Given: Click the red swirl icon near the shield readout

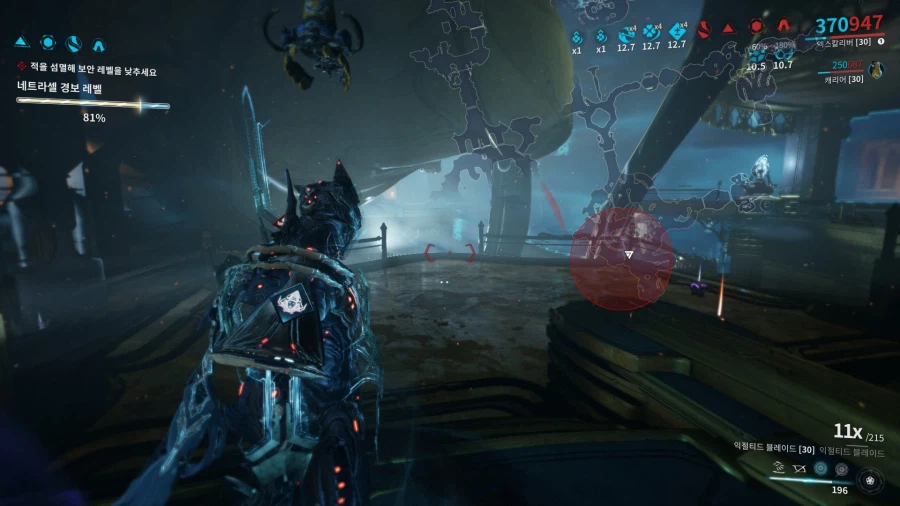Looking at the screenshot, I should click(705, 28).
